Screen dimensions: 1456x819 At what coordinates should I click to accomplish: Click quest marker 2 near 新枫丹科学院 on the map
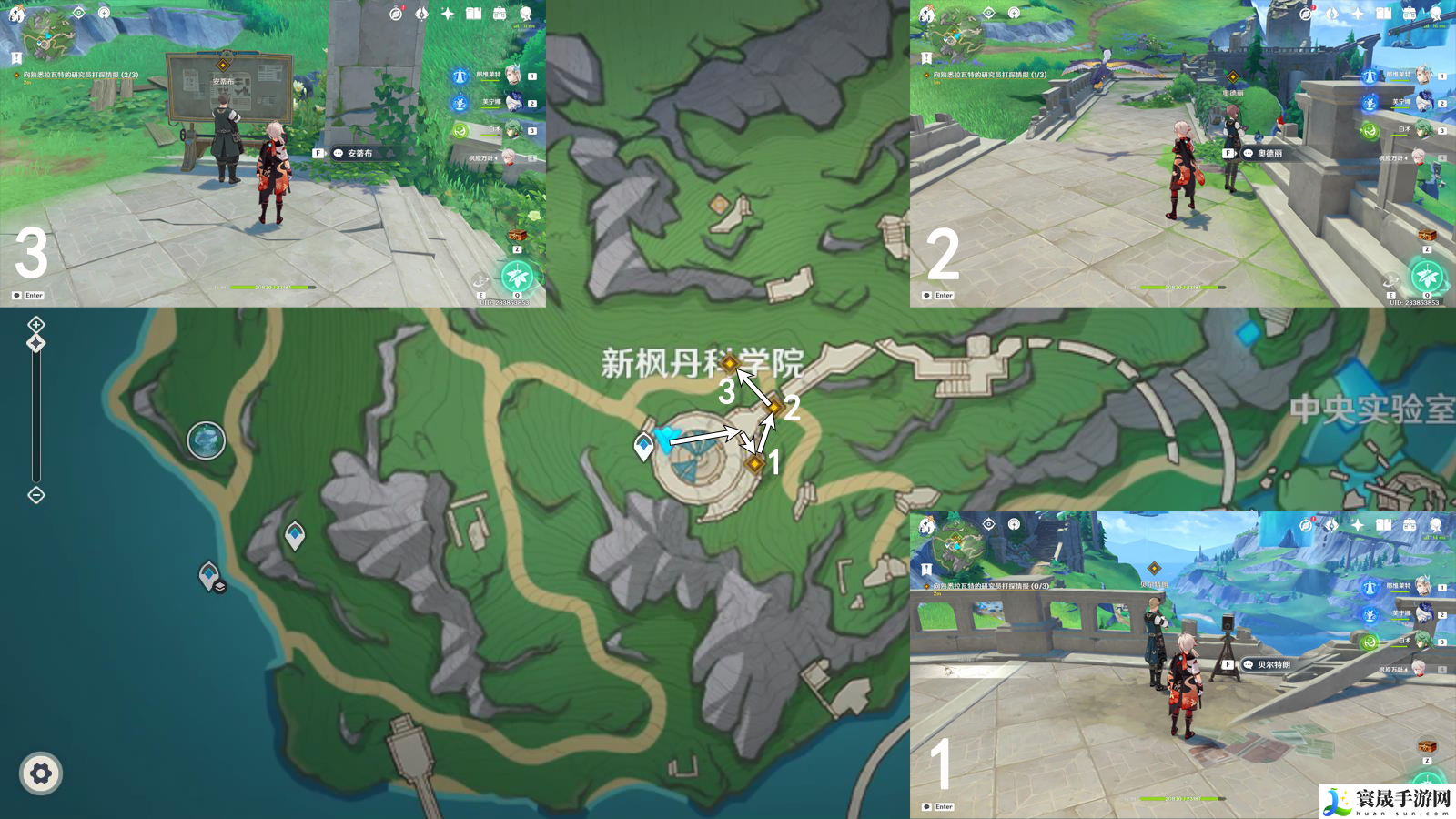[x=773, y=406]
